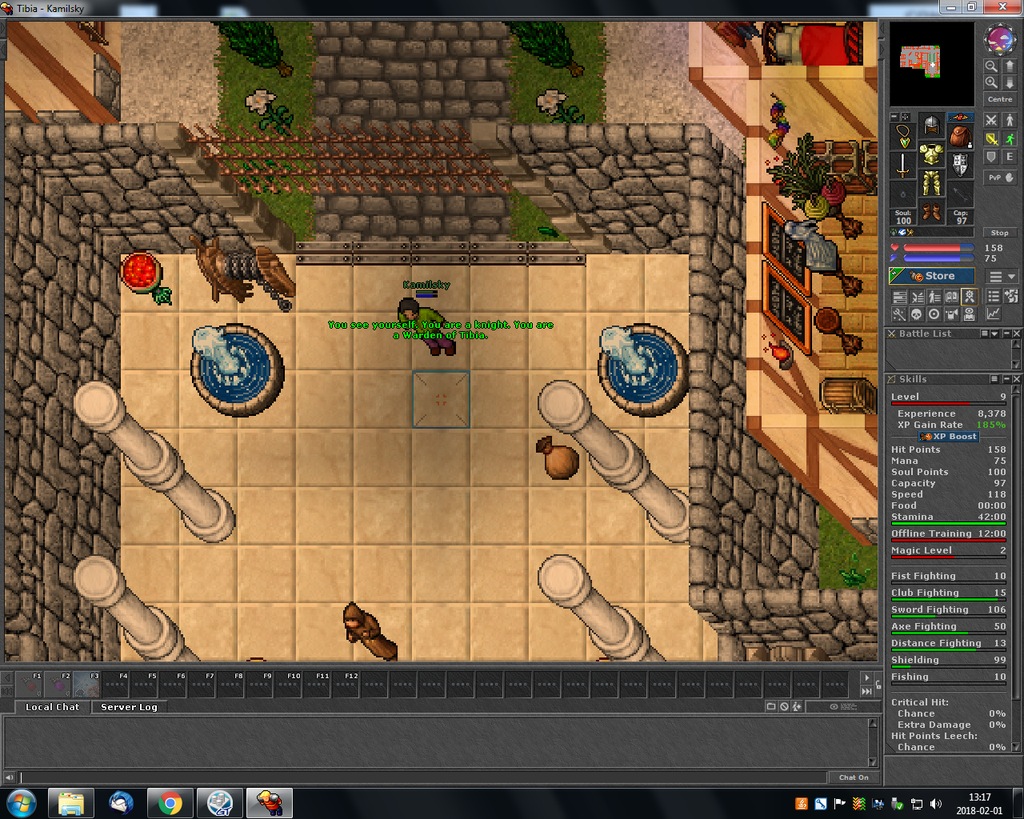
Task: Click the Centre minimap button
Action: pos(999,99)
